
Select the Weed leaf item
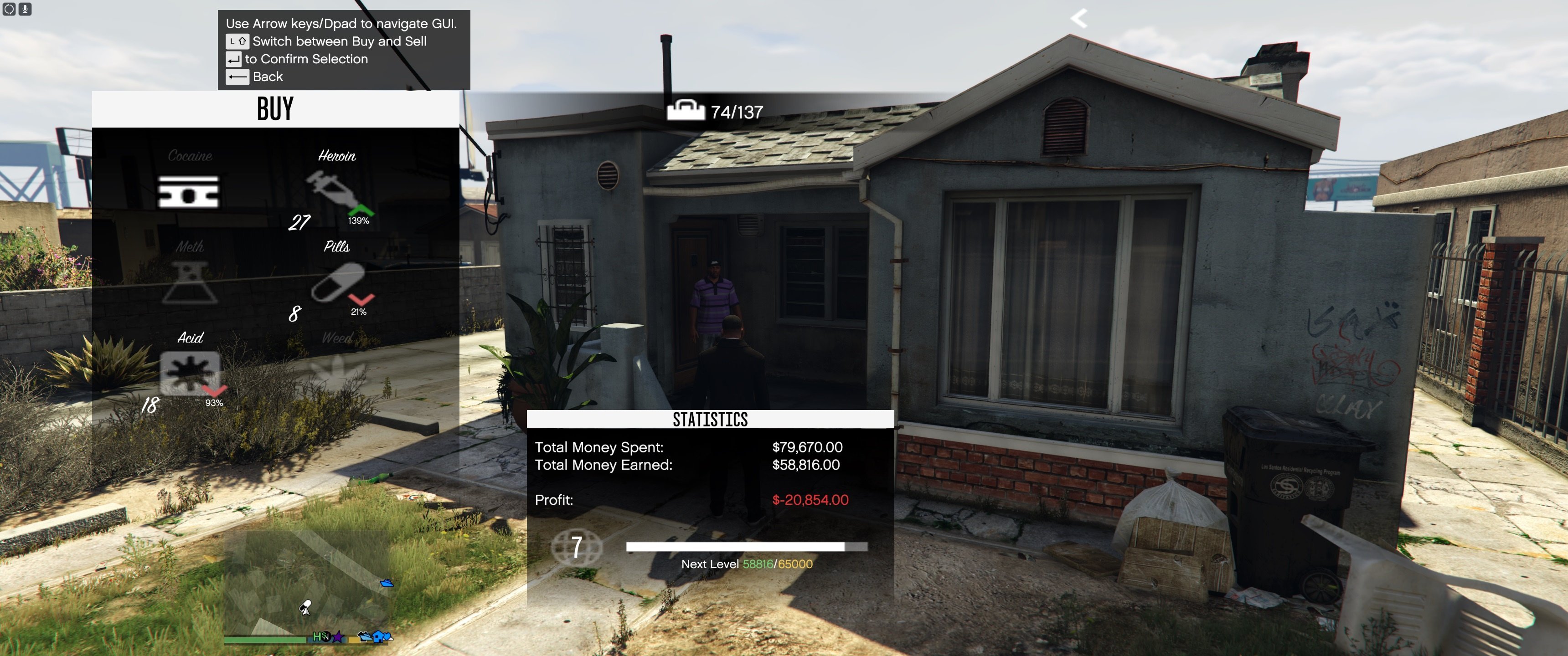tap(336, 368)
